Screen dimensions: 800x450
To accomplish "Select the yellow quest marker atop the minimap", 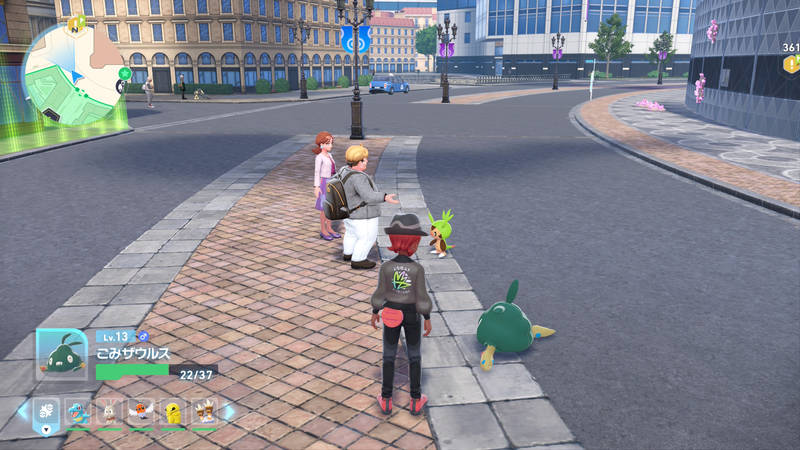I will (x=77, y=22).
